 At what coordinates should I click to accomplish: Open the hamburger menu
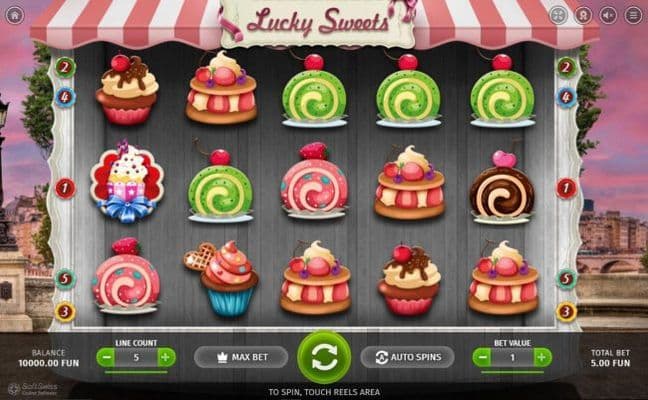[x=632, y=15]
